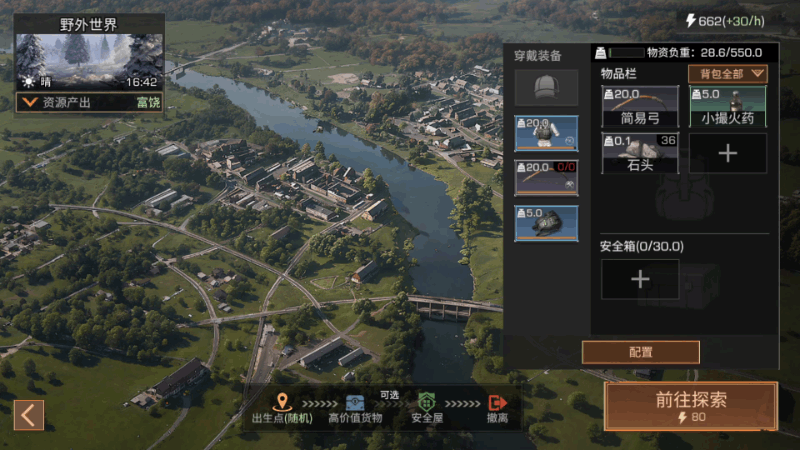Image resolution: width=800 pixels, height=450 pixels.
Task: Select the equipped bow weapon slot
Action: click(x=546, y=177)
